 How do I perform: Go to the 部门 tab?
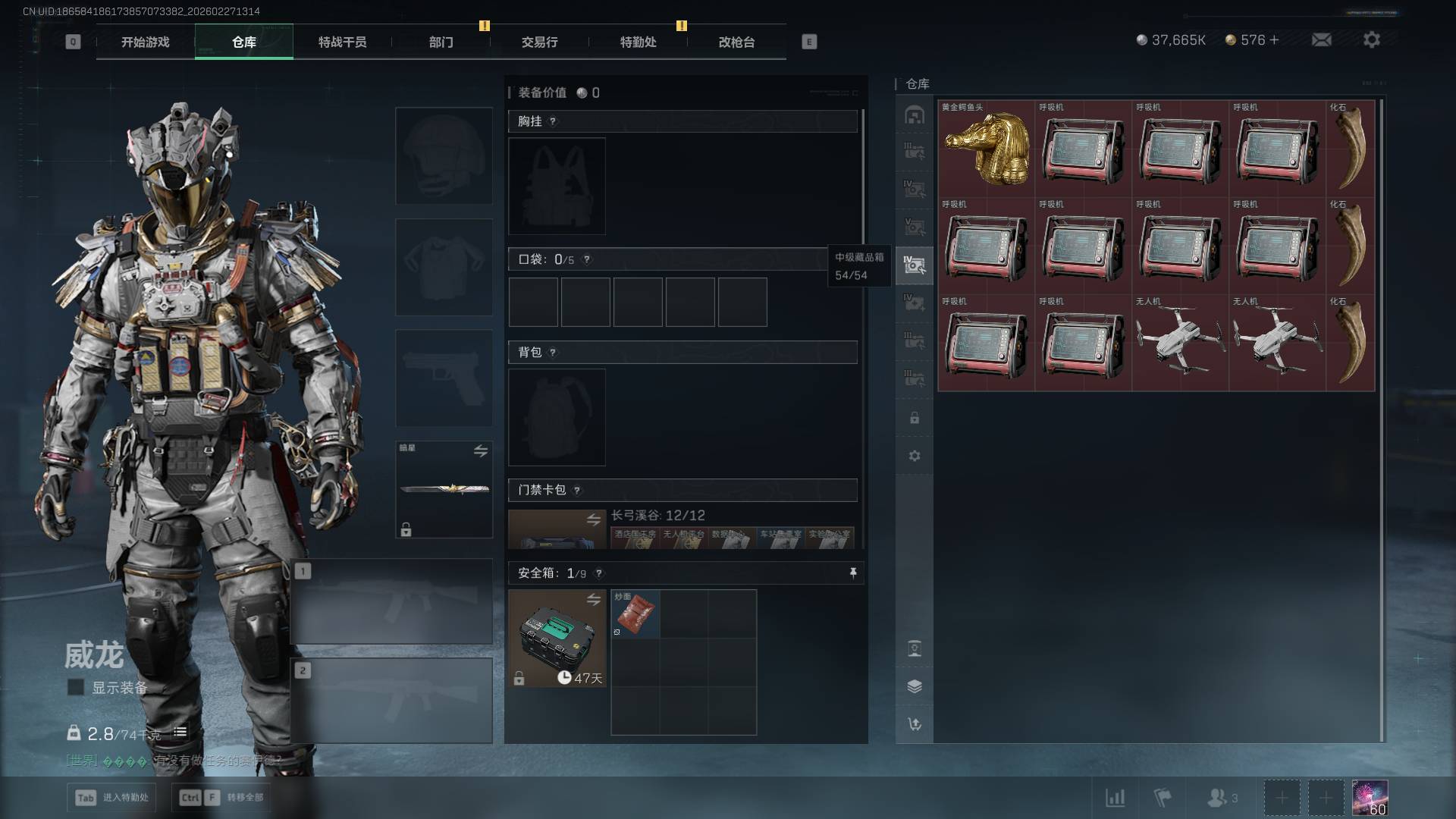coord(441,42)
